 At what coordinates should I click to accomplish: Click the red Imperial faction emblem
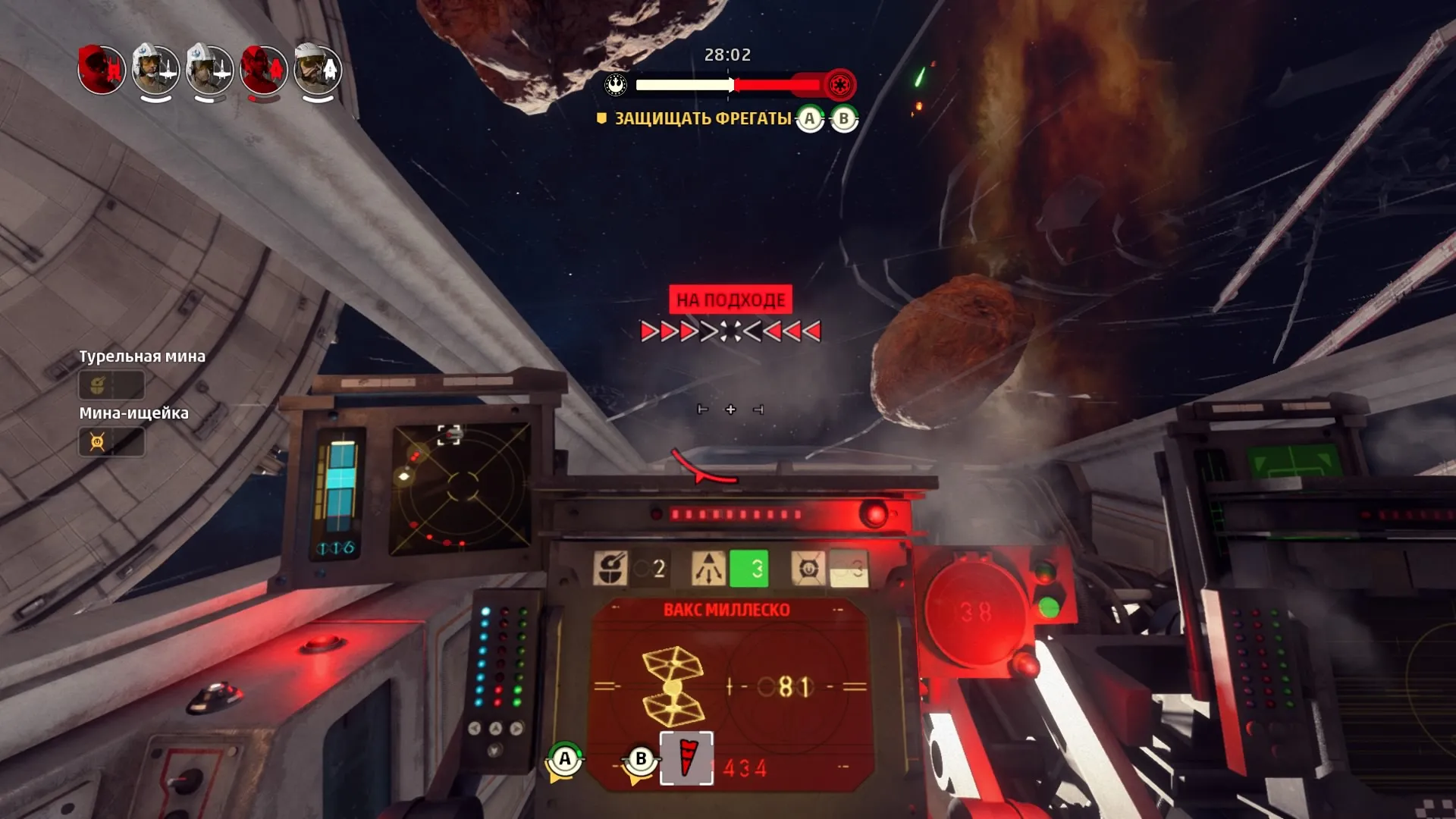(839, 84)
